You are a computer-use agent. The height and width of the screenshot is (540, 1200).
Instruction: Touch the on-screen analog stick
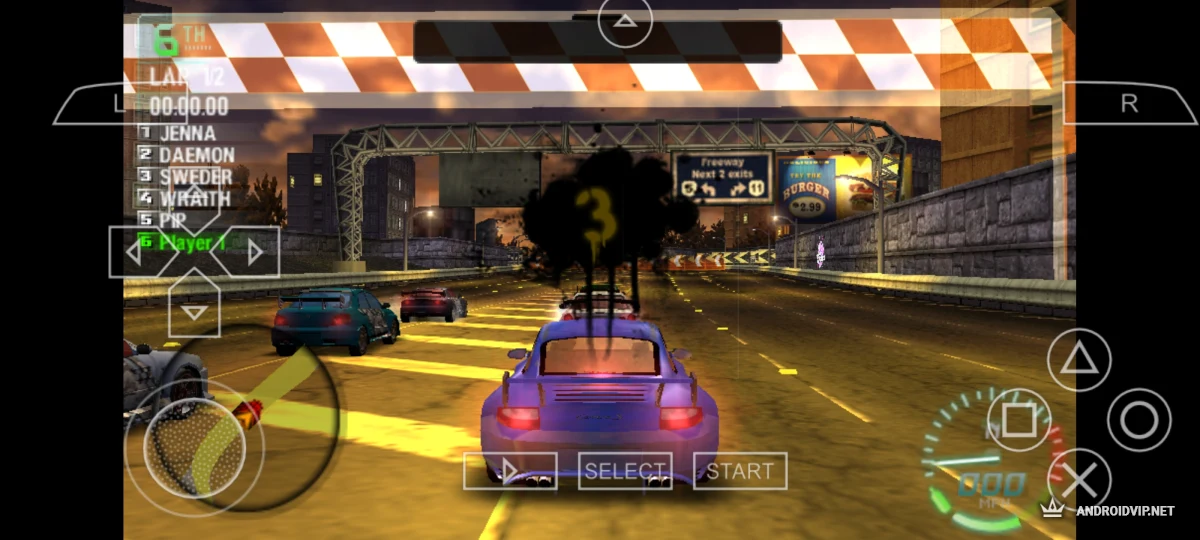194,447
